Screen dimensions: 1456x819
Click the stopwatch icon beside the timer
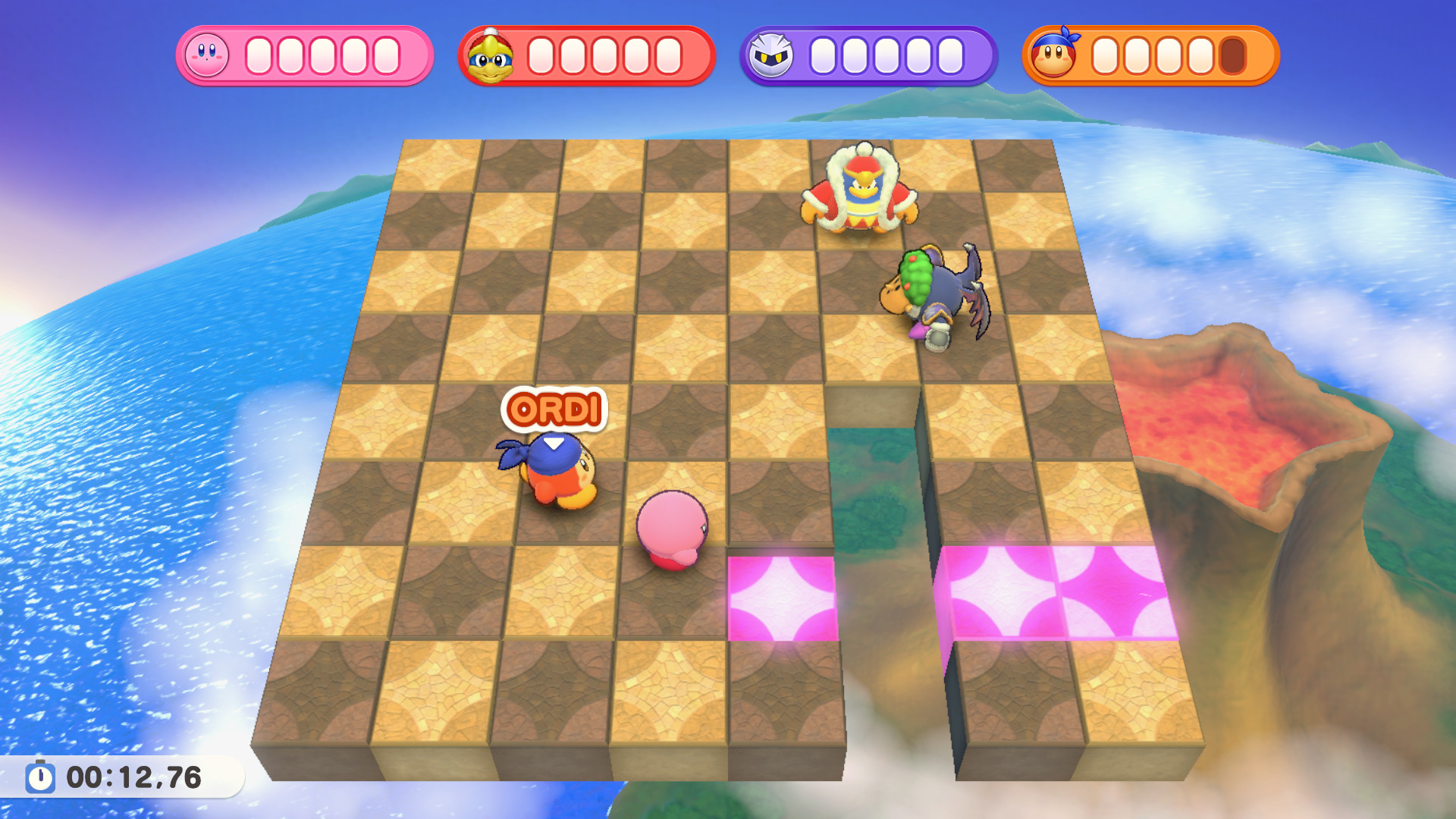tap(42, 776)
